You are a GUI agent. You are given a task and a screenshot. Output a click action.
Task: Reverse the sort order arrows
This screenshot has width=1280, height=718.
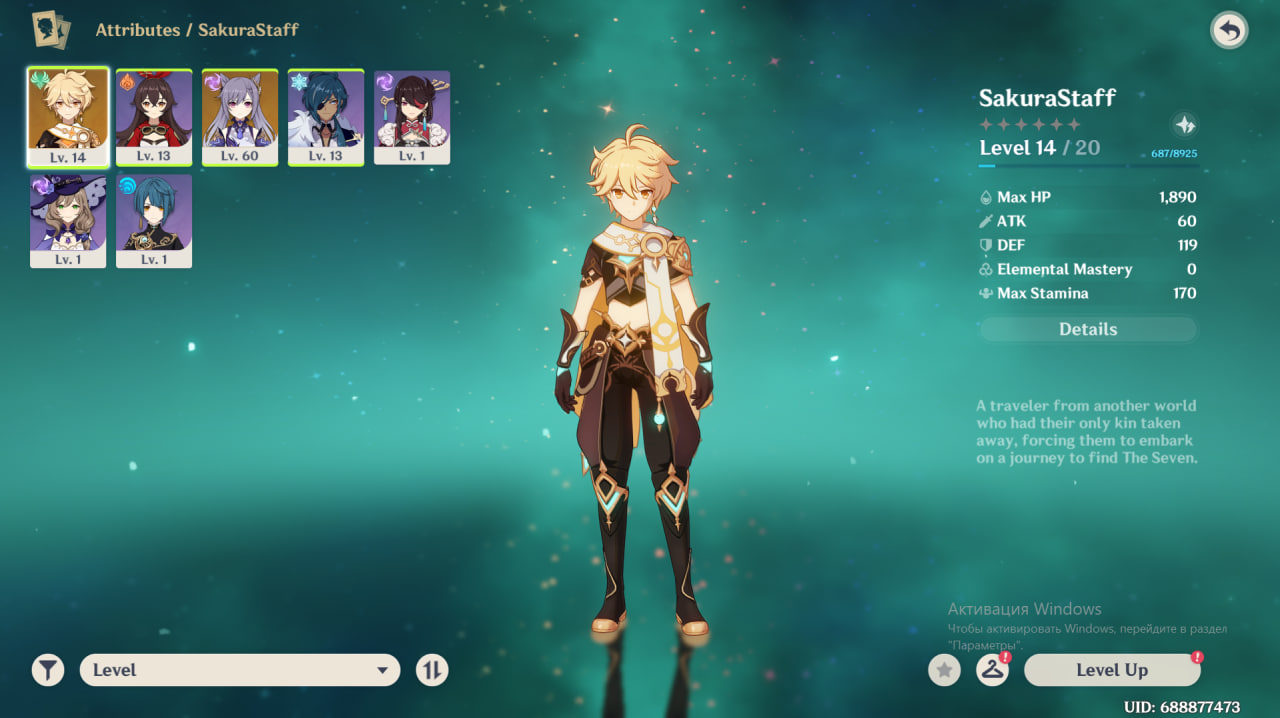432,670
